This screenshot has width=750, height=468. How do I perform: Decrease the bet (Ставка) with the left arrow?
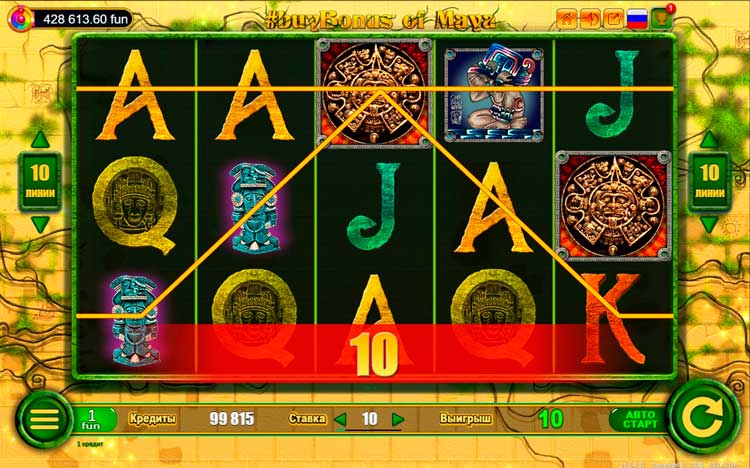click(x=340, y=419)
